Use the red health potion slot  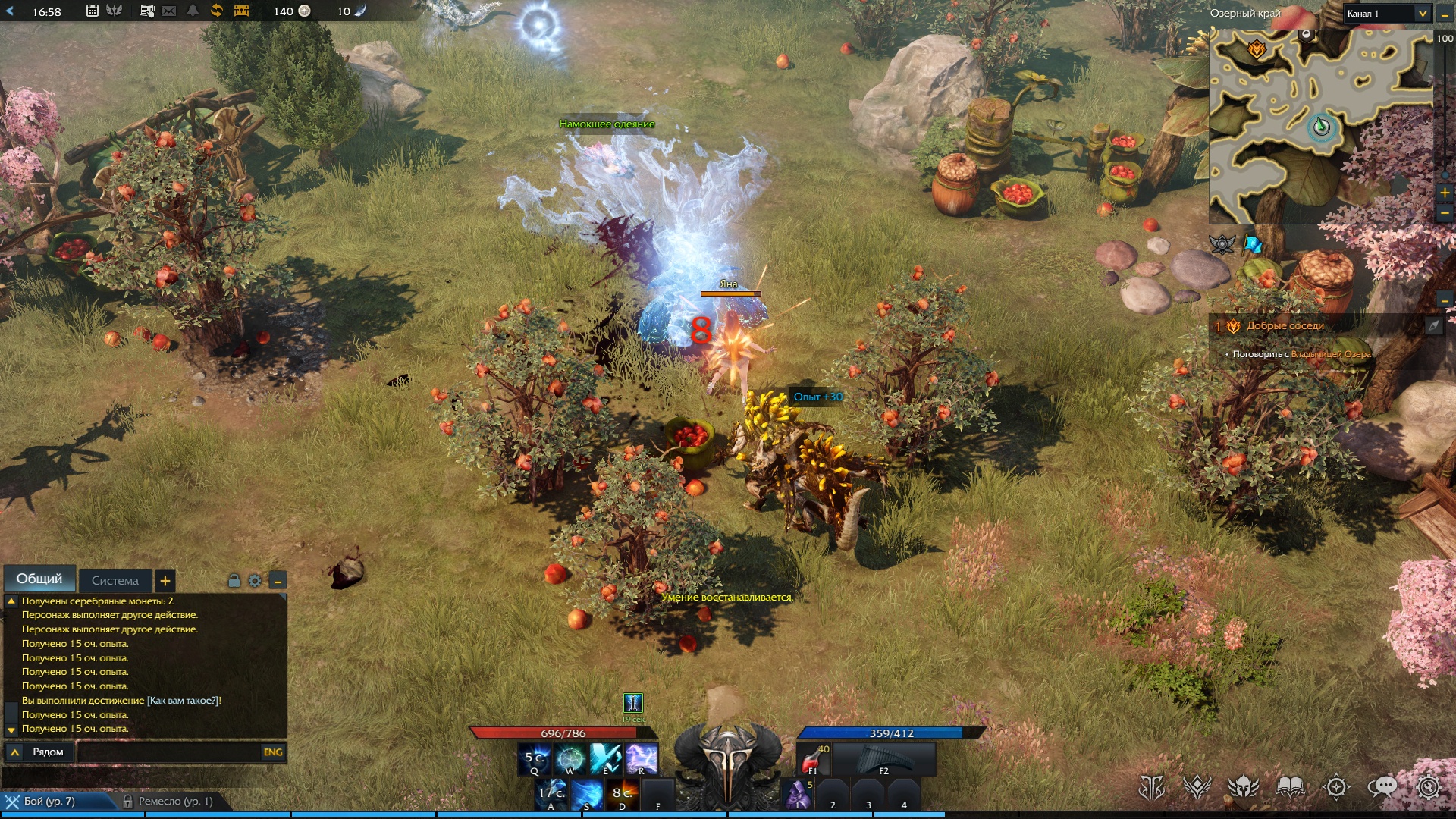(x=813, y=758)
